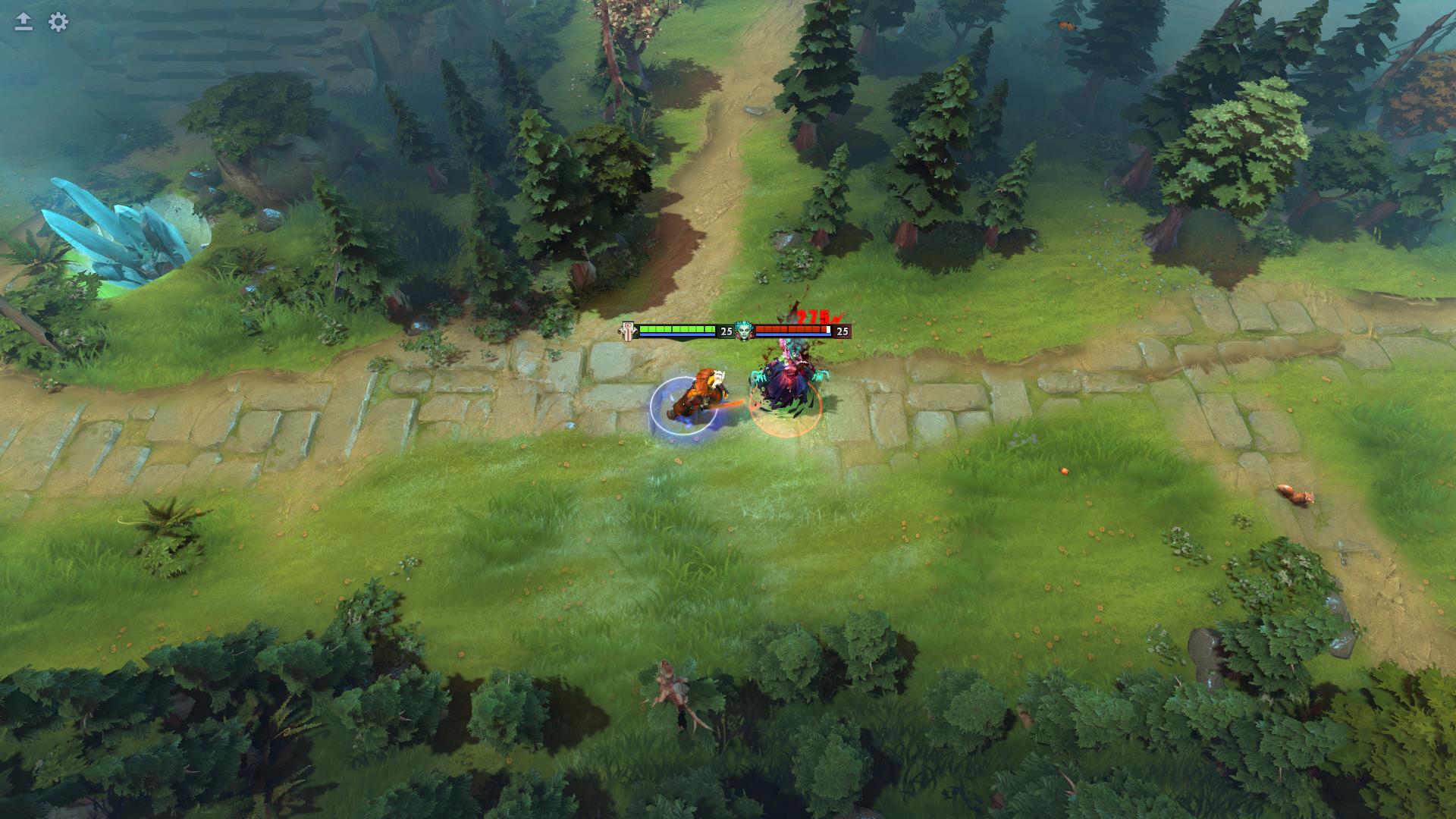Screen dimensions: 1456x819
Task: Click the butterfly near the top right
Action: pyautogui.click(x=1065, y=26)
